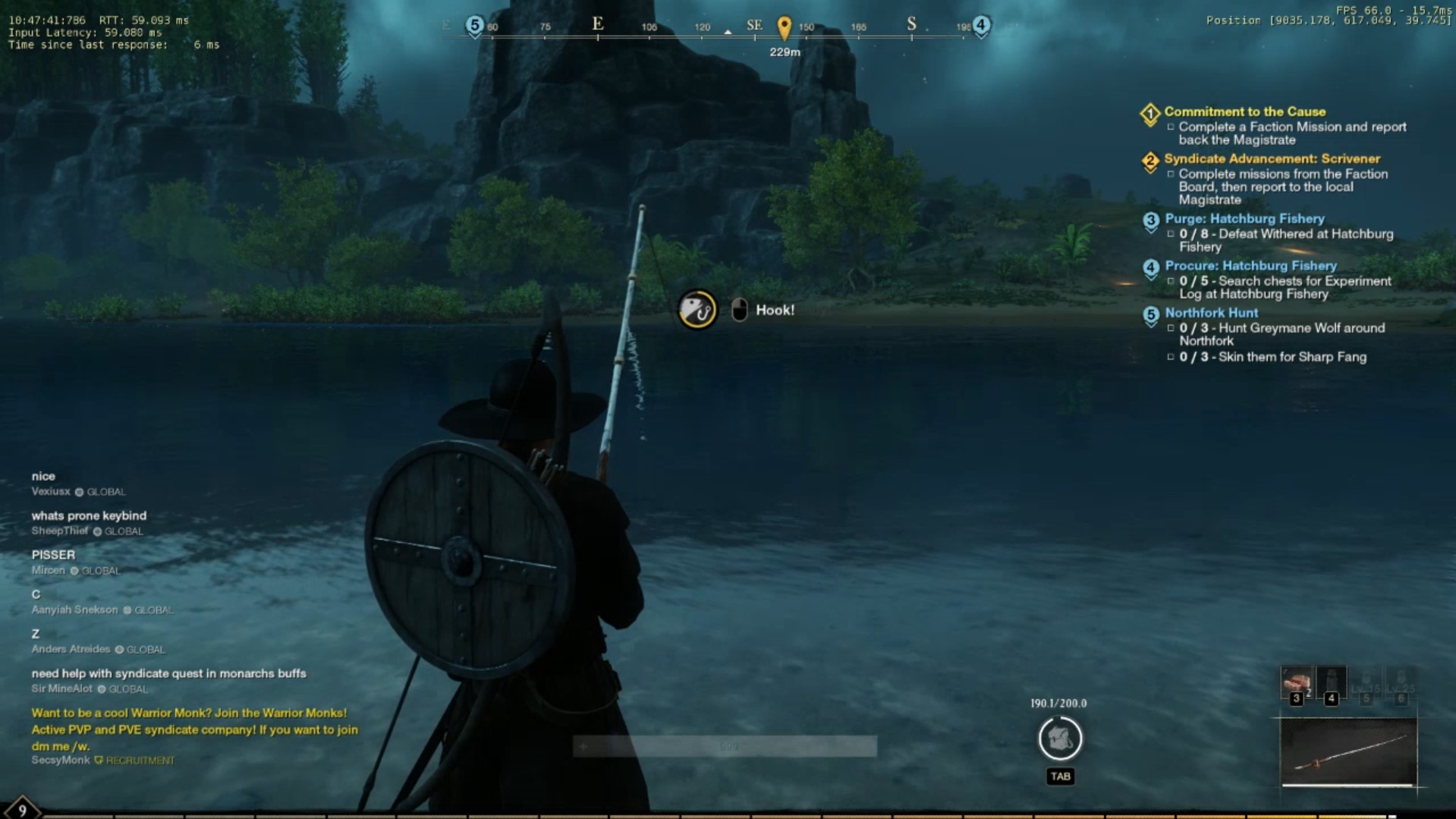Select the GLOBAL chat channel tag under Vexiusx
This screenshot has width=1456, height=819.
(x=106, y=492)
